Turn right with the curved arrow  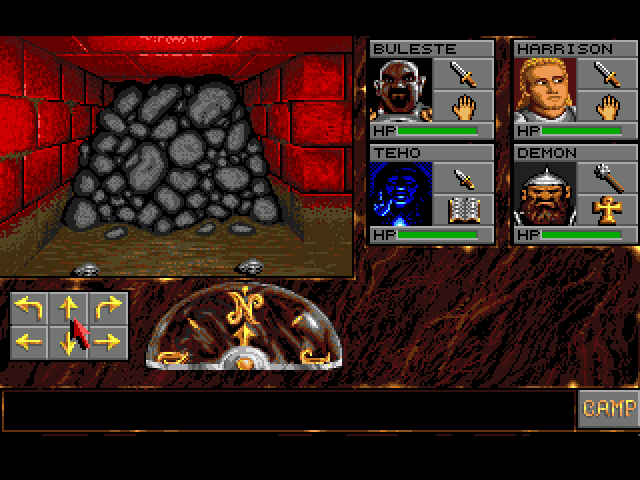pos(108,308)
